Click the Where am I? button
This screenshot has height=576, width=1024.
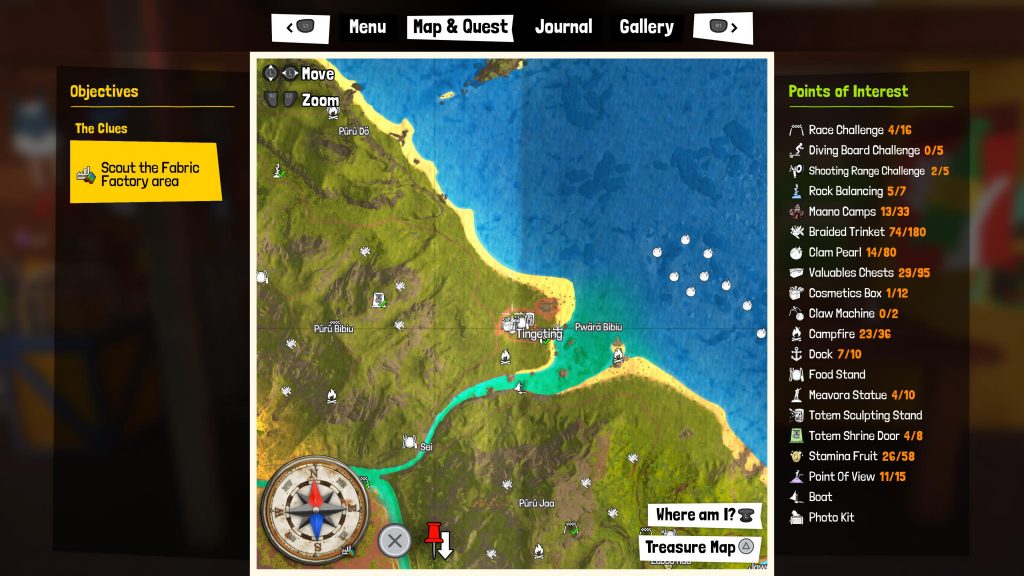pos(704,515)
